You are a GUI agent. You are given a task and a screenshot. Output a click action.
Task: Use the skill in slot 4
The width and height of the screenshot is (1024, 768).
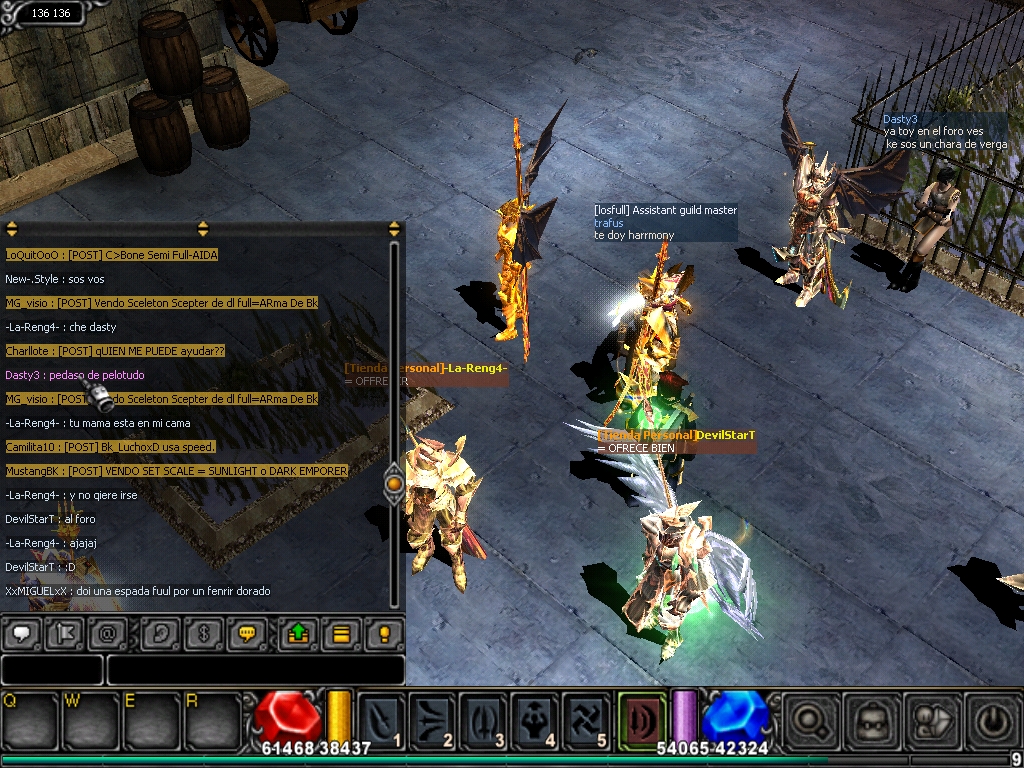[537, 719]
